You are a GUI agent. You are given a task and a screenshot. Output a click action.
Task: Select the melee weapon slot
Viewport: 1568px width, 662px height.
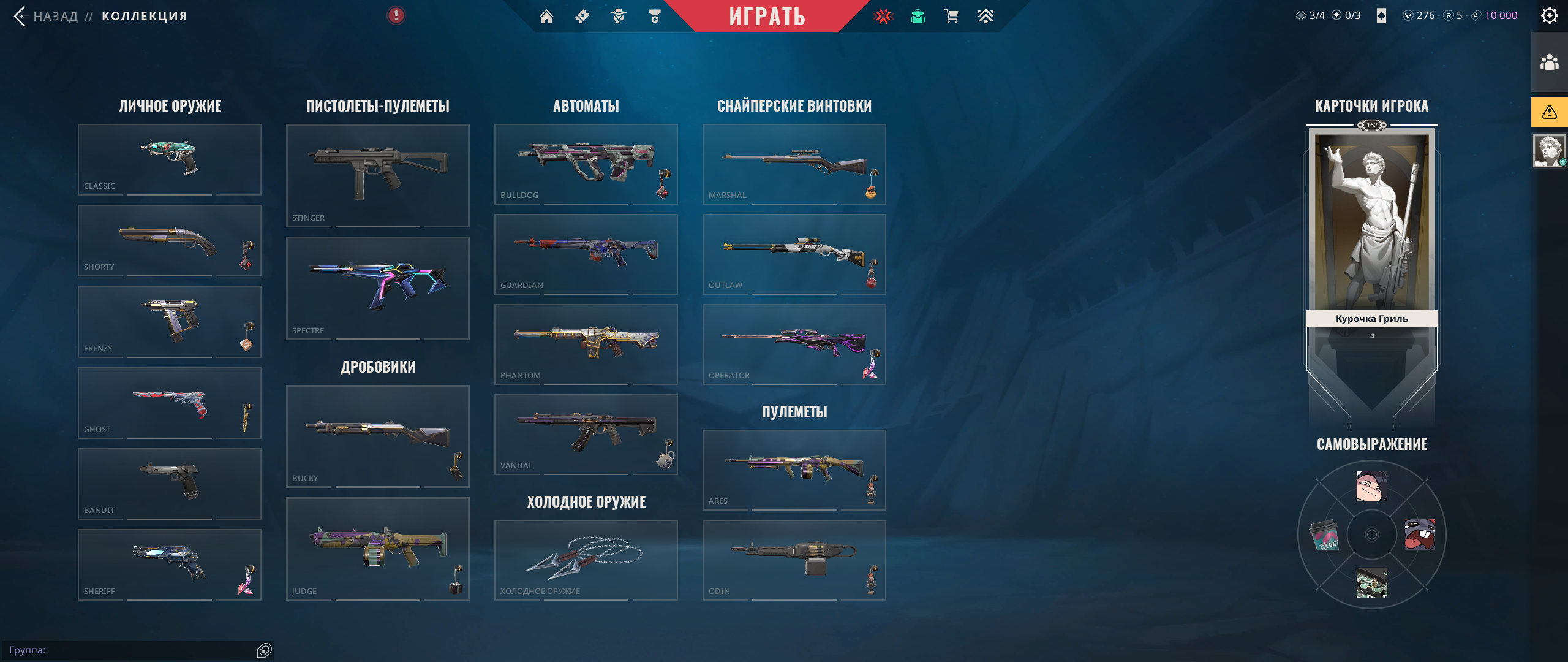586,560
